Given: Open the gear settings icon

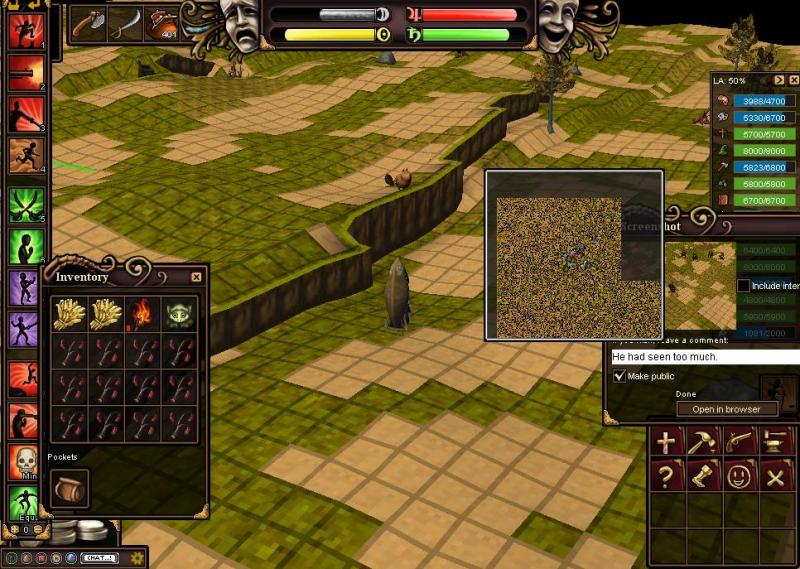Looking at the screenshot, I should pos(138,557).
